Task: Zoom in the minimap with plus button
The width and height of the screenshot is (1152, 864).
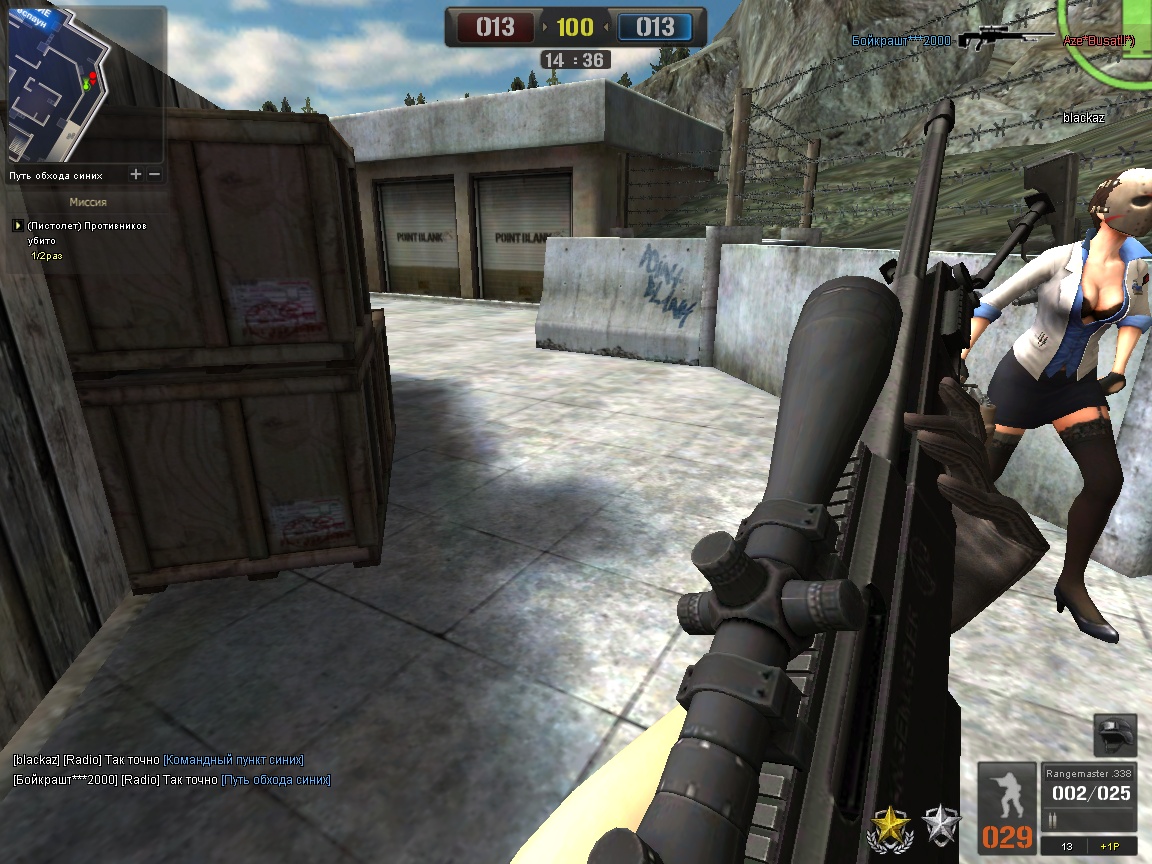Action: tap(136, 175)
